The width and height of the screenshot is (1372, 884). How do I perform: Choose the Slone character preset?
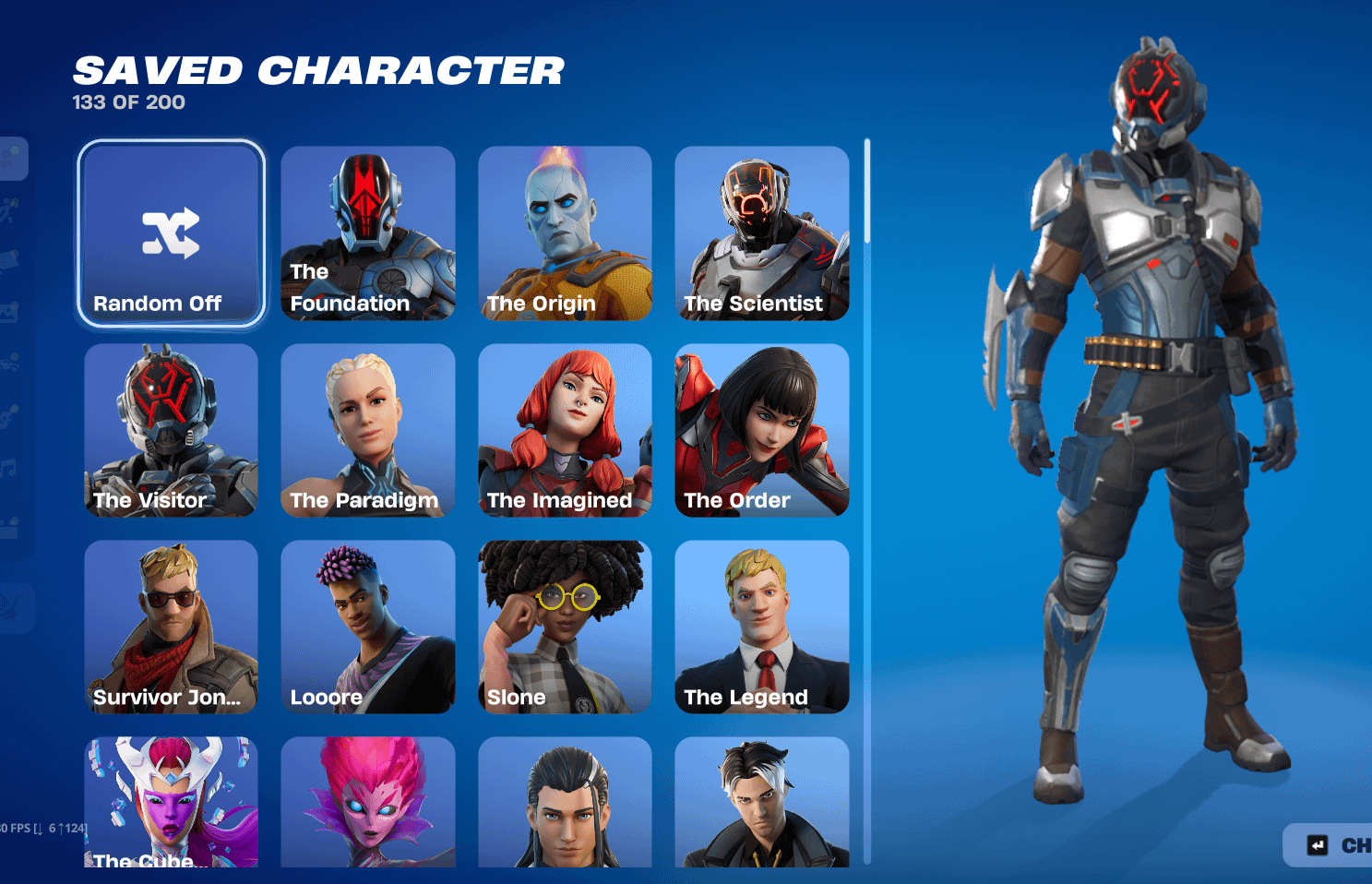pos(565,627)
